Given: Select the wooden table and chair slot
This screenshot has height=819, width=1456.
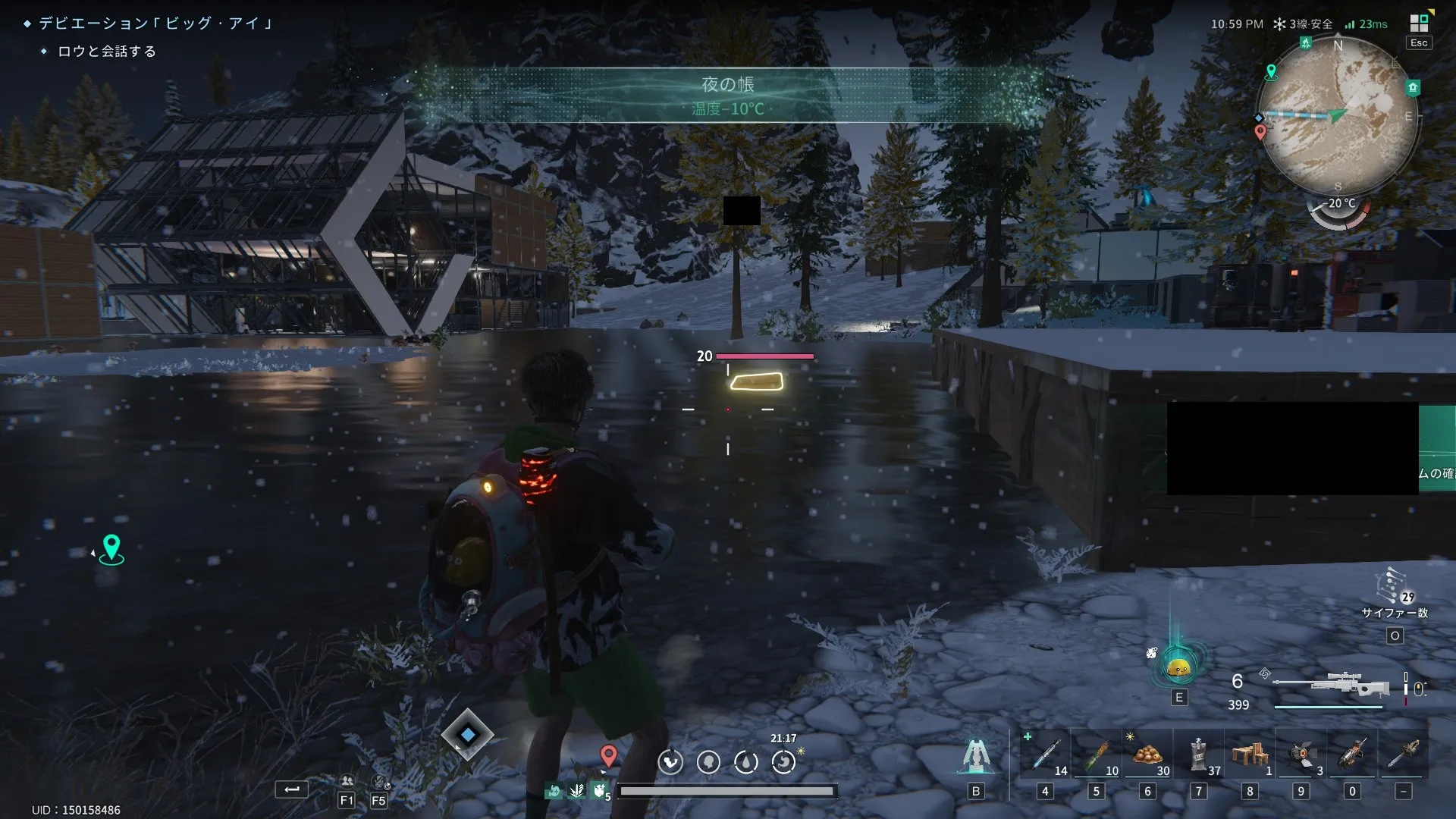Looking at the screenshot, I should coord(1249,755).
